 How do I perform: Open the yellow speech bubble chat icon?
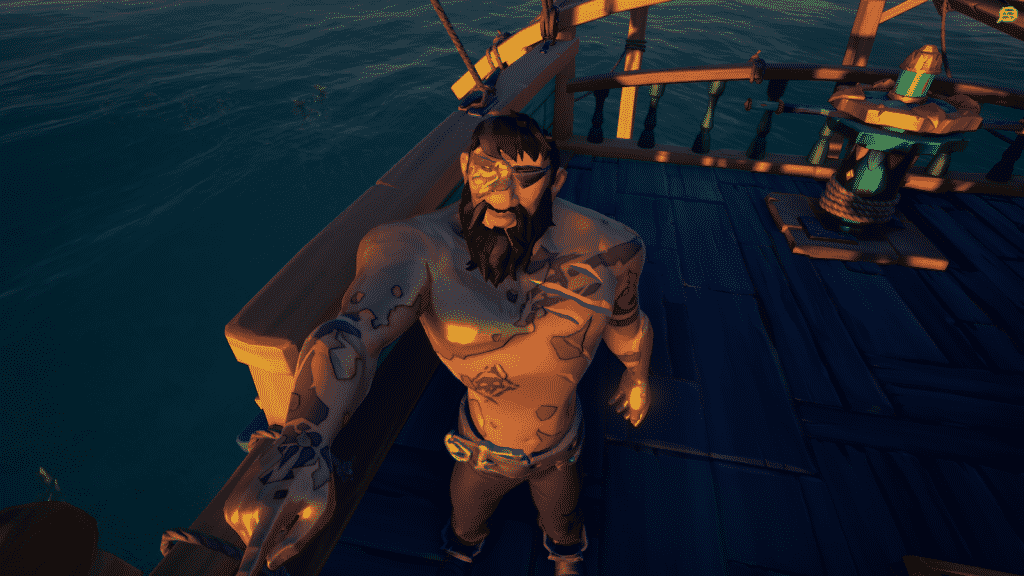(1006, 15)
